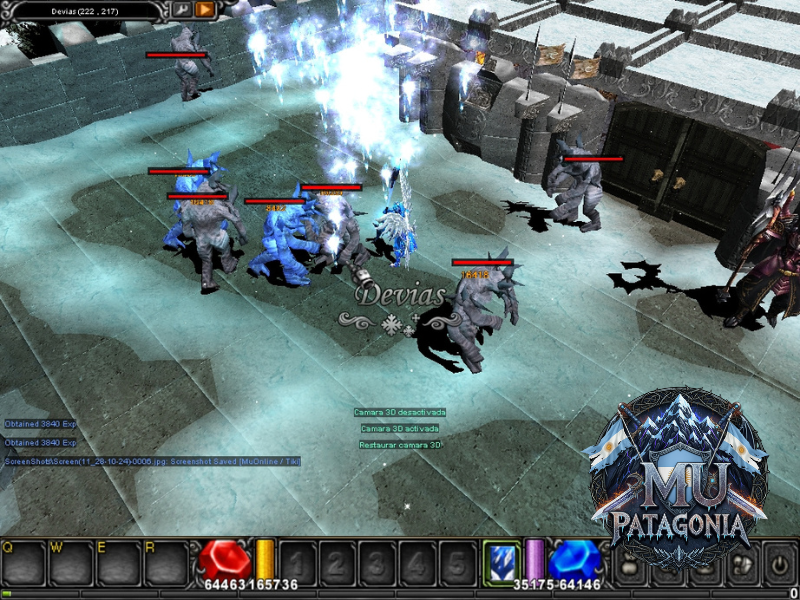This screenshot has height=600, width=800.
Task: Select skill hotkey slot 5
Action: pos(458,563)
